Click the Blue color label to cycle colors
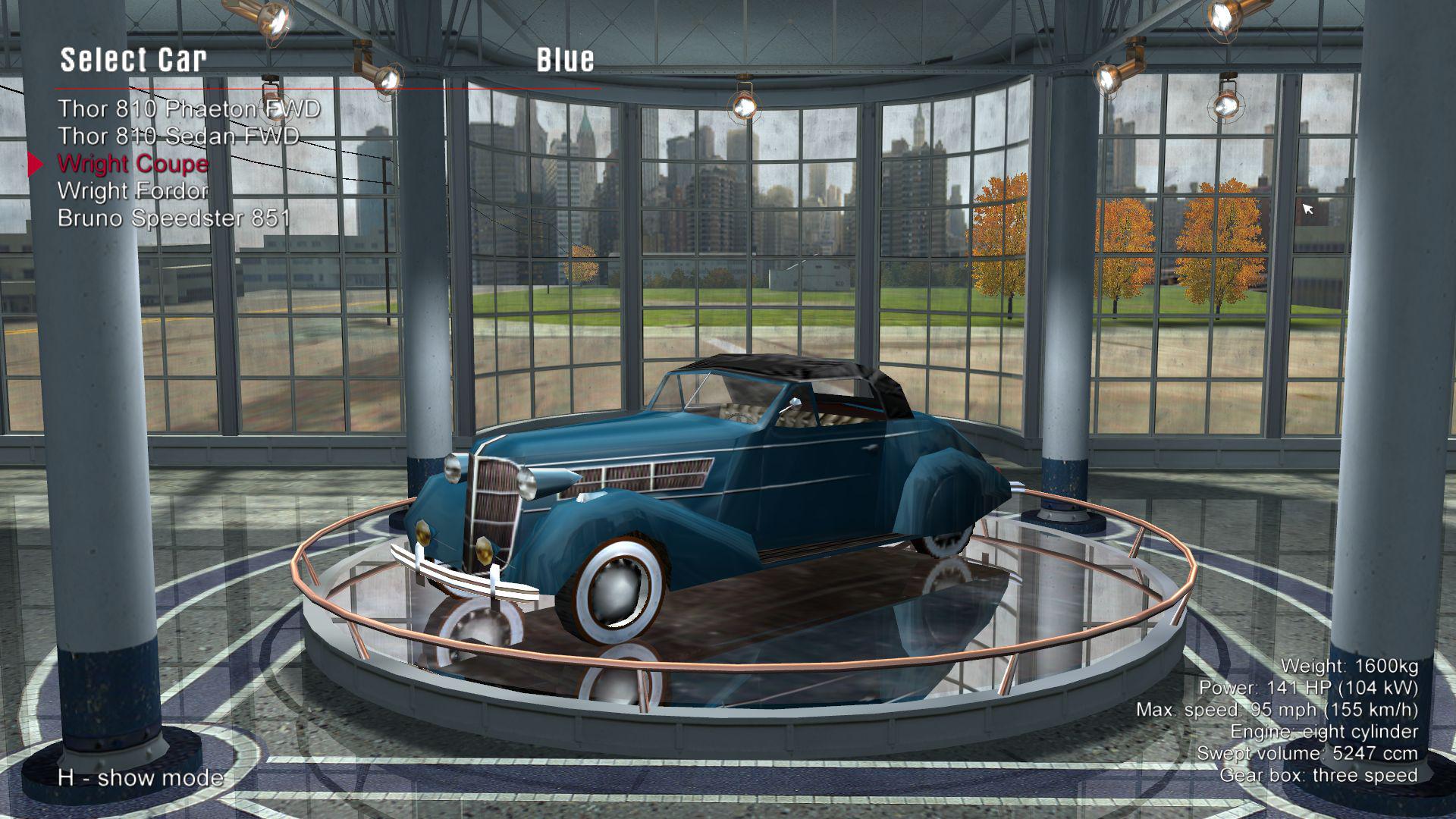Viewport: 1456px width, 819px height. click(x=566, y=59)
